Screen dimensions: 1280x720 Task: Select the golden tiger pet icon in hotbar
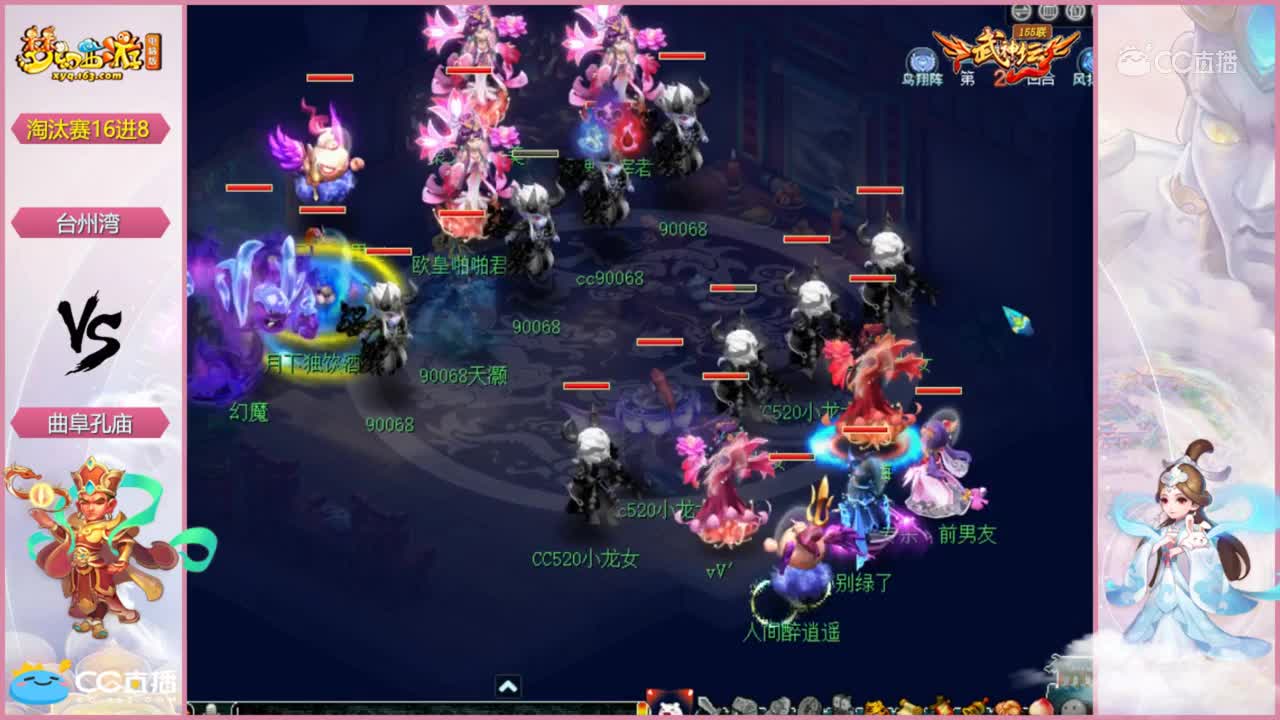[x=875, y=707]
